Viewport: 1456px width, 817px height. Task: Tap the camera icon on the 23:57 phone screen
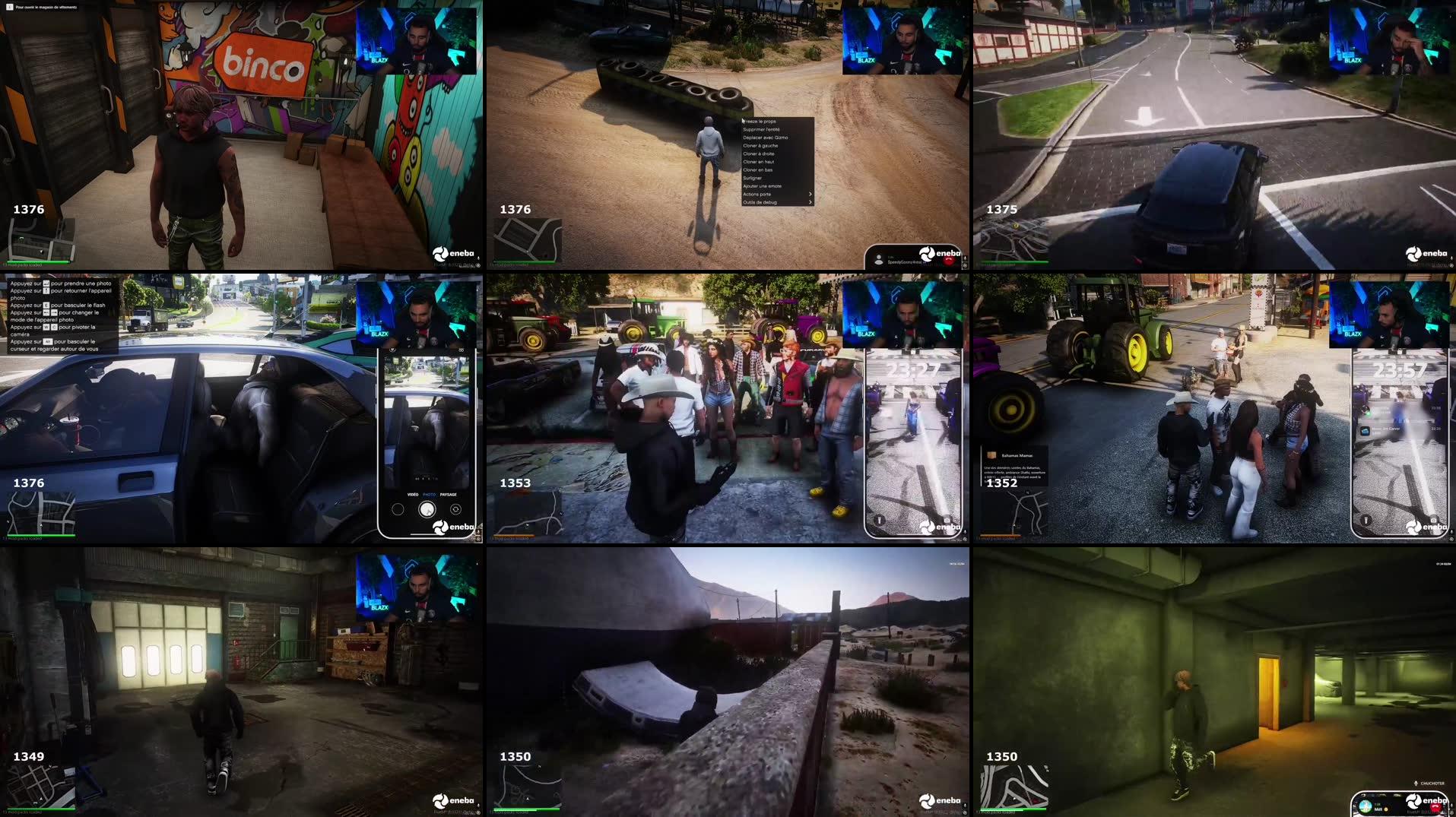(x=1434, y=520)
